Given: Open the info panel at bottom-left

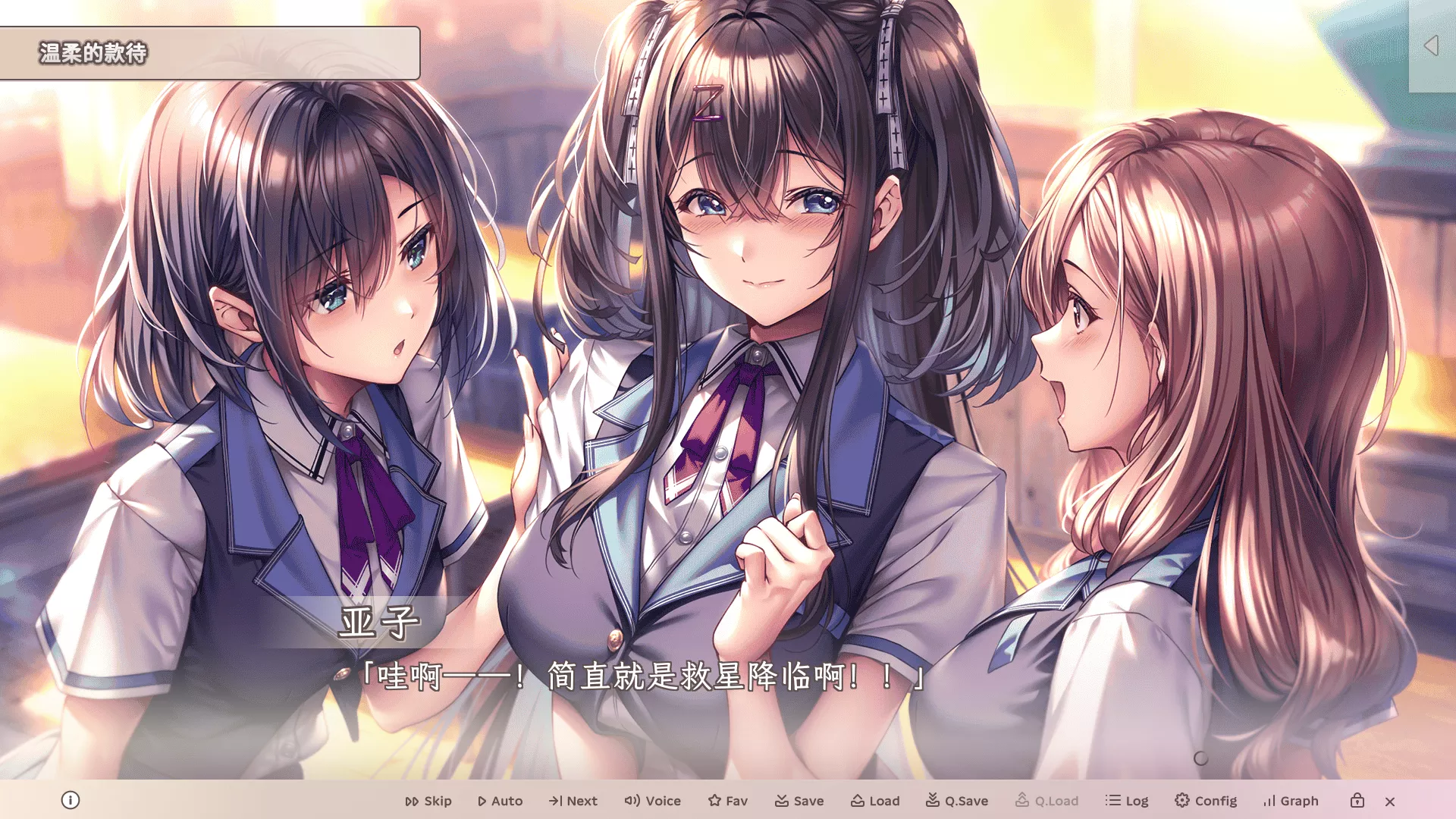Looking at the screenshot, I should (72, 800).
